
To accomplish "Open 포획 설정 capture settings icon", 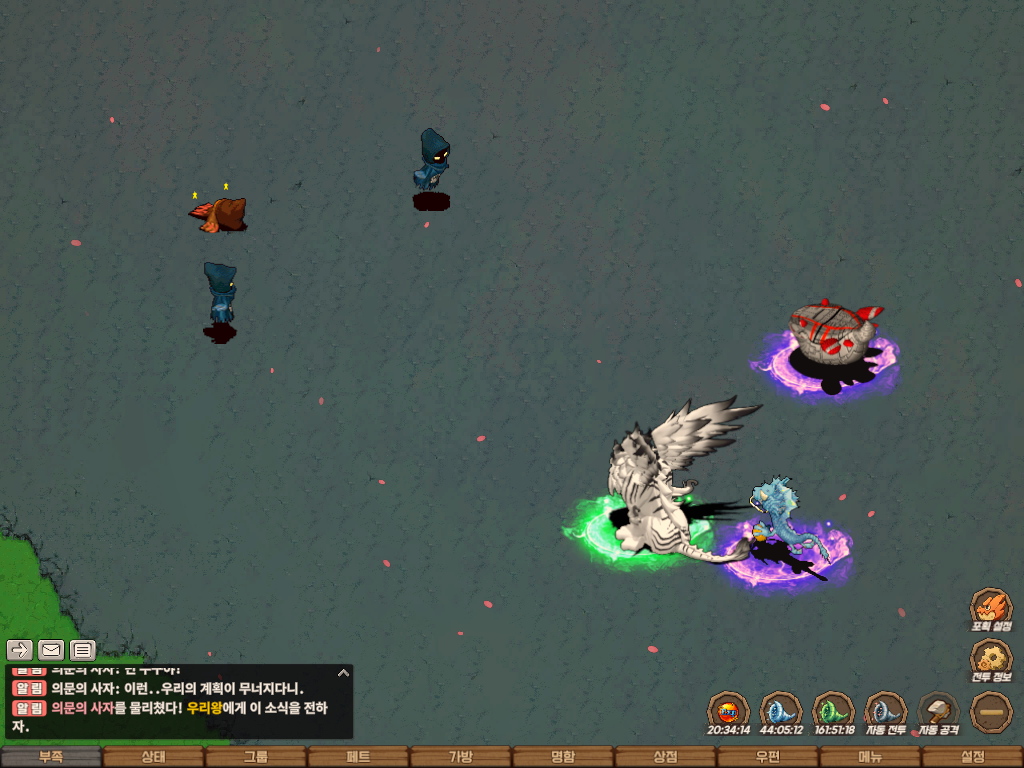I will [x=992, y=608].
